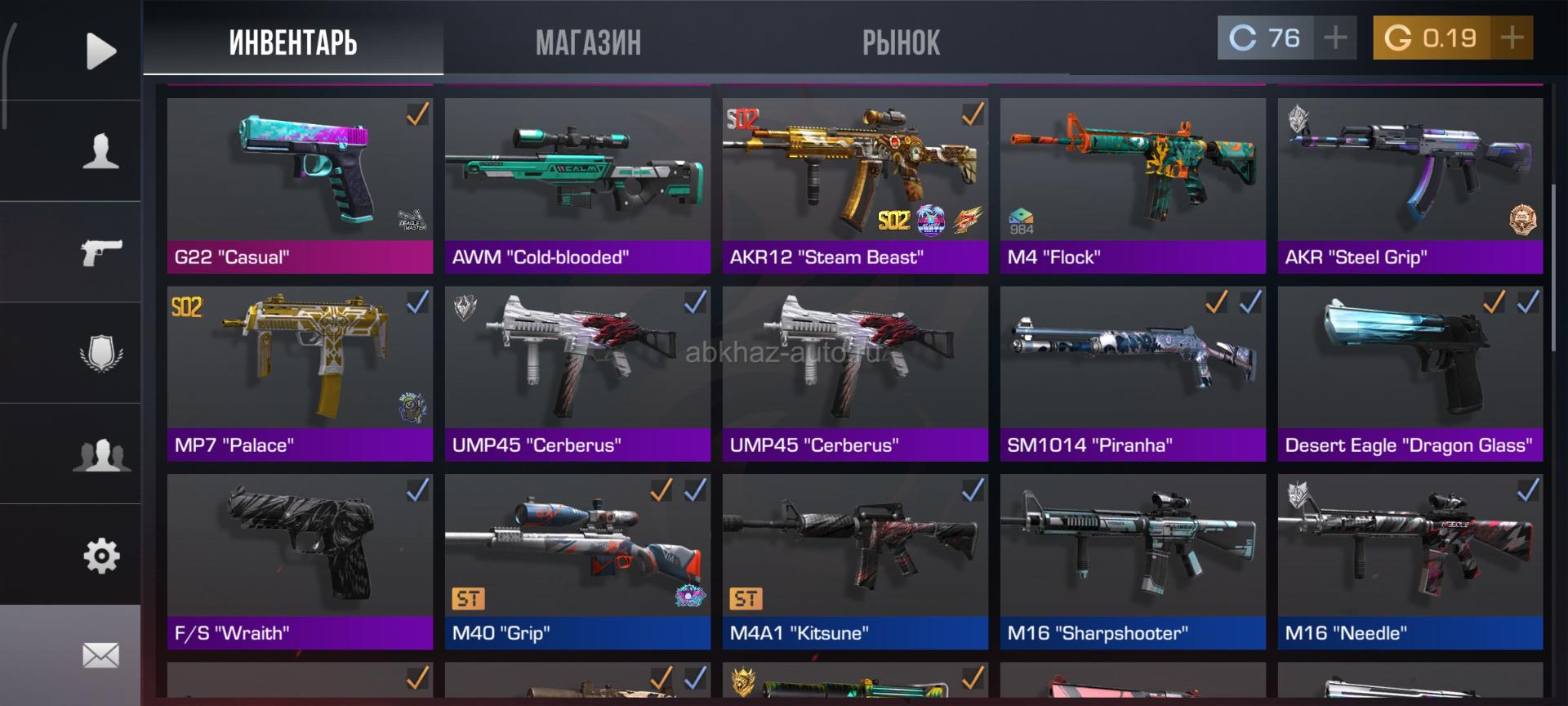Select the AKR12 "Steam Beast" skin
Screen dimensions: 1568x706
click(855, 185)
